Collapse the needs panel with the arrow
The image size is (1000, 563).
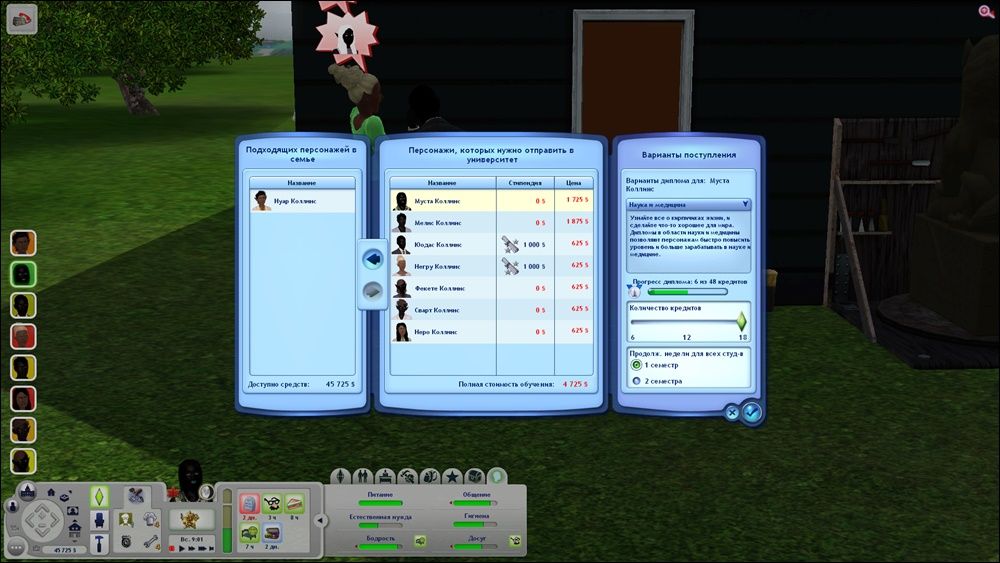coord(320,520)
